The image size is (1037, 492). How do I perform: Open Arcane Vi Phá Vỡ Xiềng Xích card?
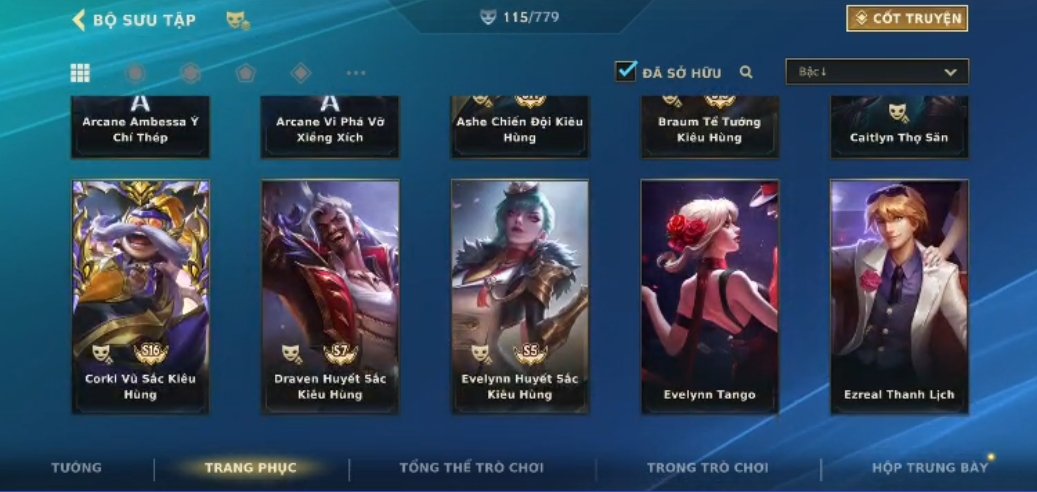[x=330, y=127]
